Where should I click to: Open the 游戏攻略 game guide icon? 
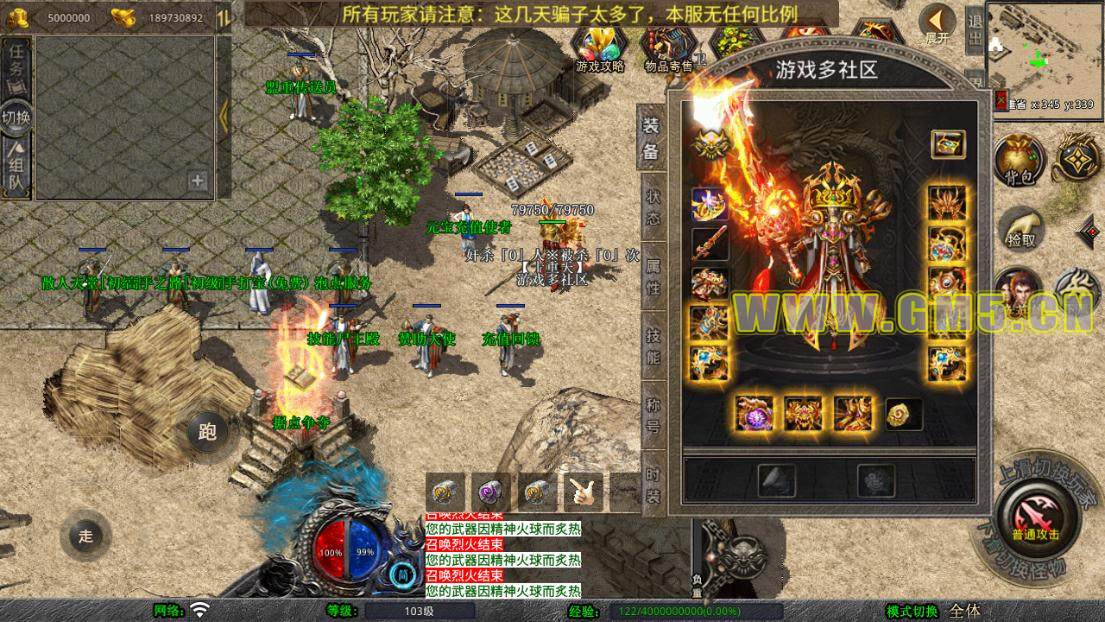[600, 47]
